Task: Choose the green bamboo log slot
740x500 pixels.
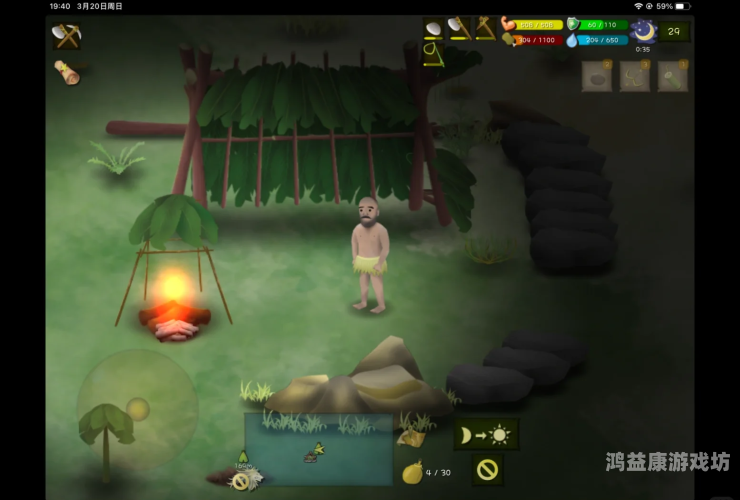Action: pos(672,76)
